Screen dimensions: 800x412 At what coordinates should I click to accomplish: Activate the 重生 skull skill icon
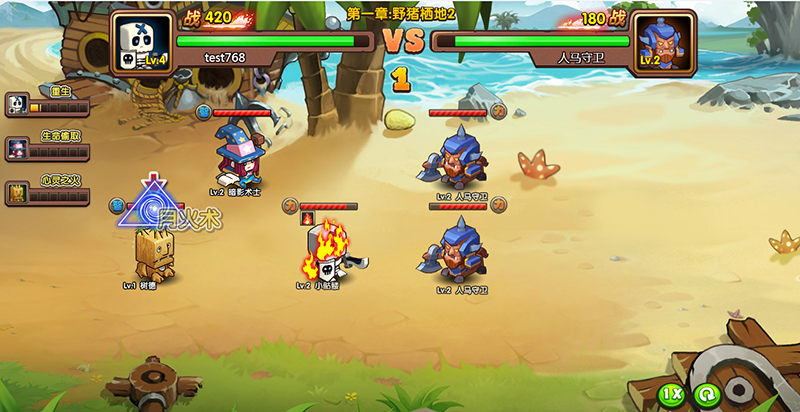point(17,103)
